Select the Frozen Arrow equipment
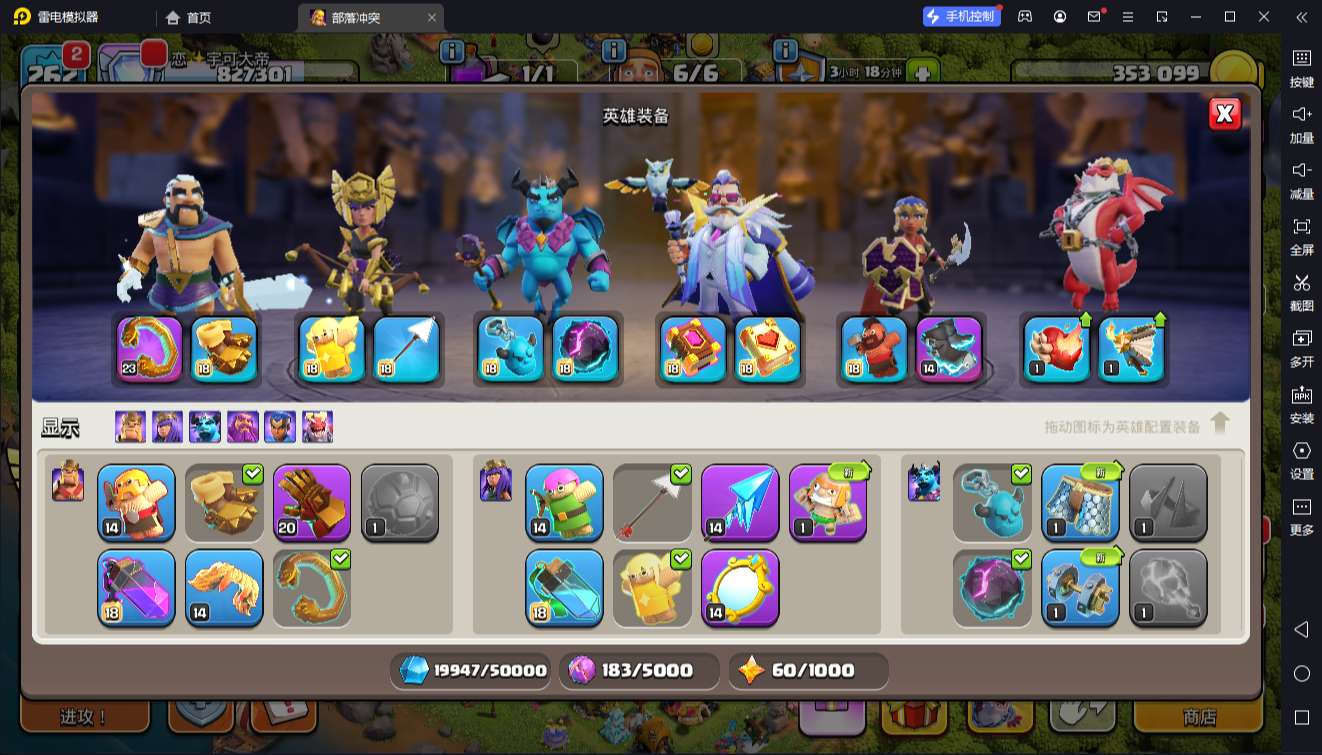Viewport: 1322px width, 755px height. [740, 501]
